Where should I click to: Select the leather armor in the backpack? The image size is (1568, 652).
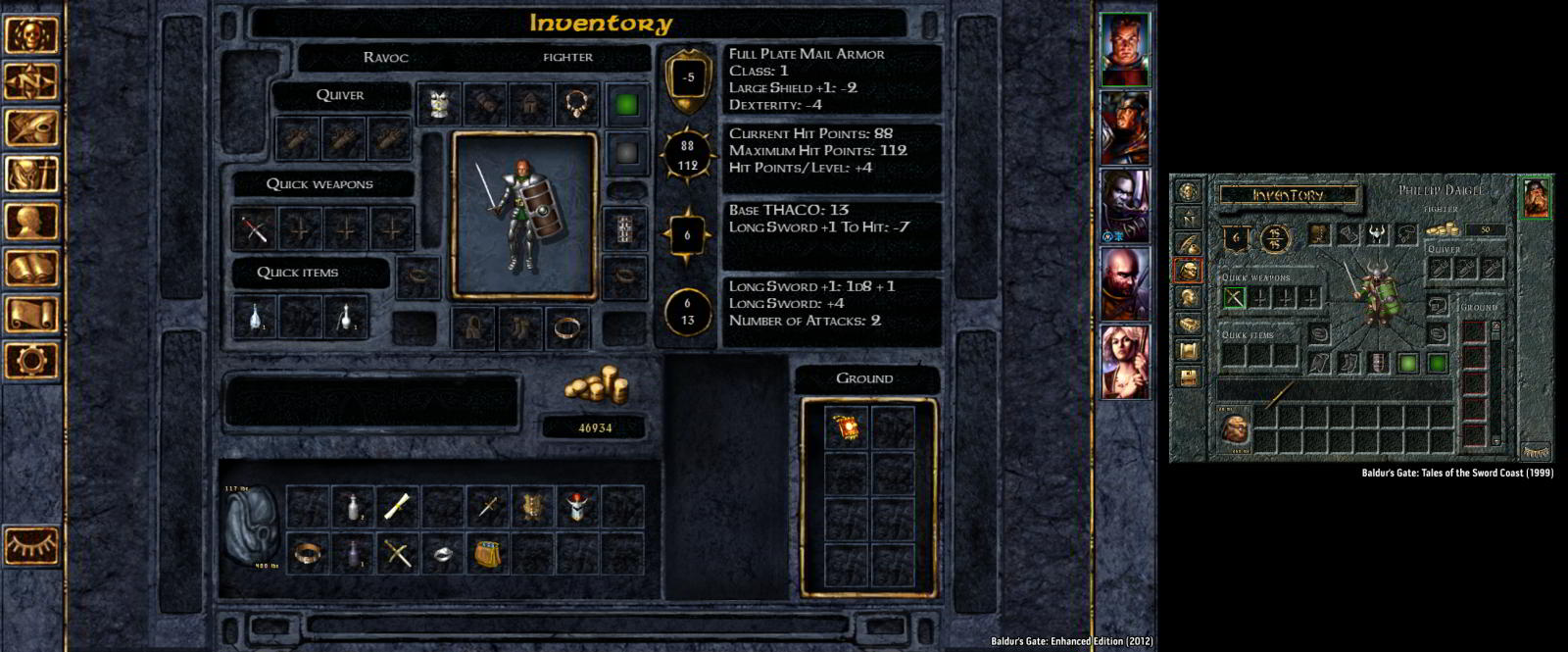point(532,507)
